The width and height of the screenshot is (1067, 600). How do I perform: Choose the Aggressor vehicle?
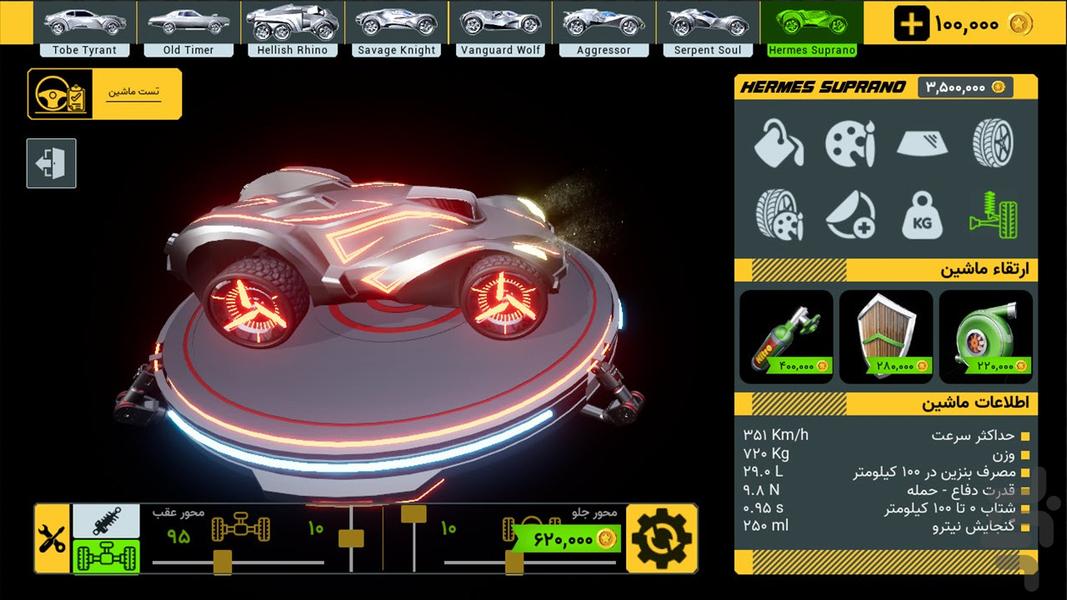point(603,26)
